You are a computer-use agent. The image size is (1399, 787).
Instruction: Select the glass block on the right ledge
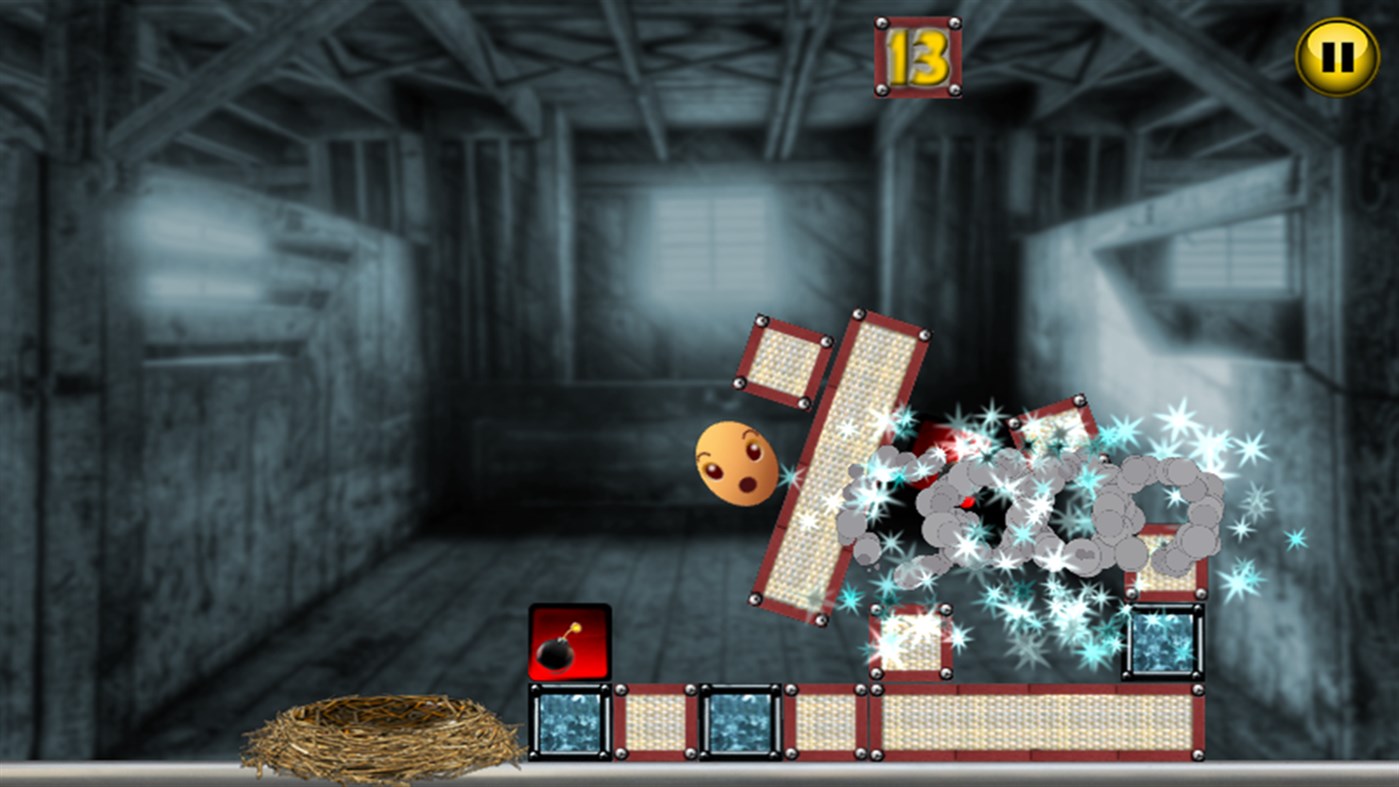[x=1162, y=645]
